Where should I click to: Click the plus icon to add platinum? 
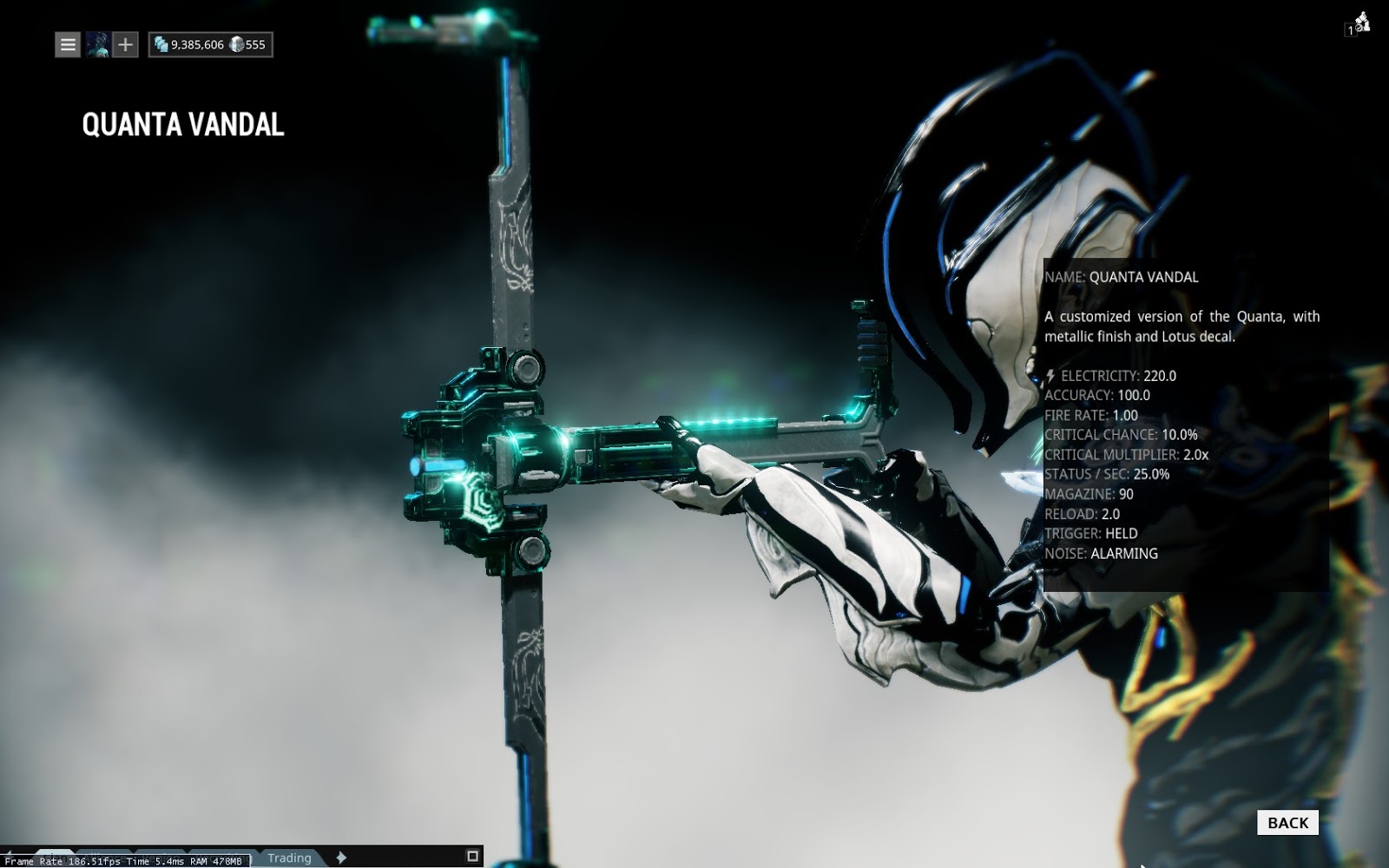[x=127, y=44]
